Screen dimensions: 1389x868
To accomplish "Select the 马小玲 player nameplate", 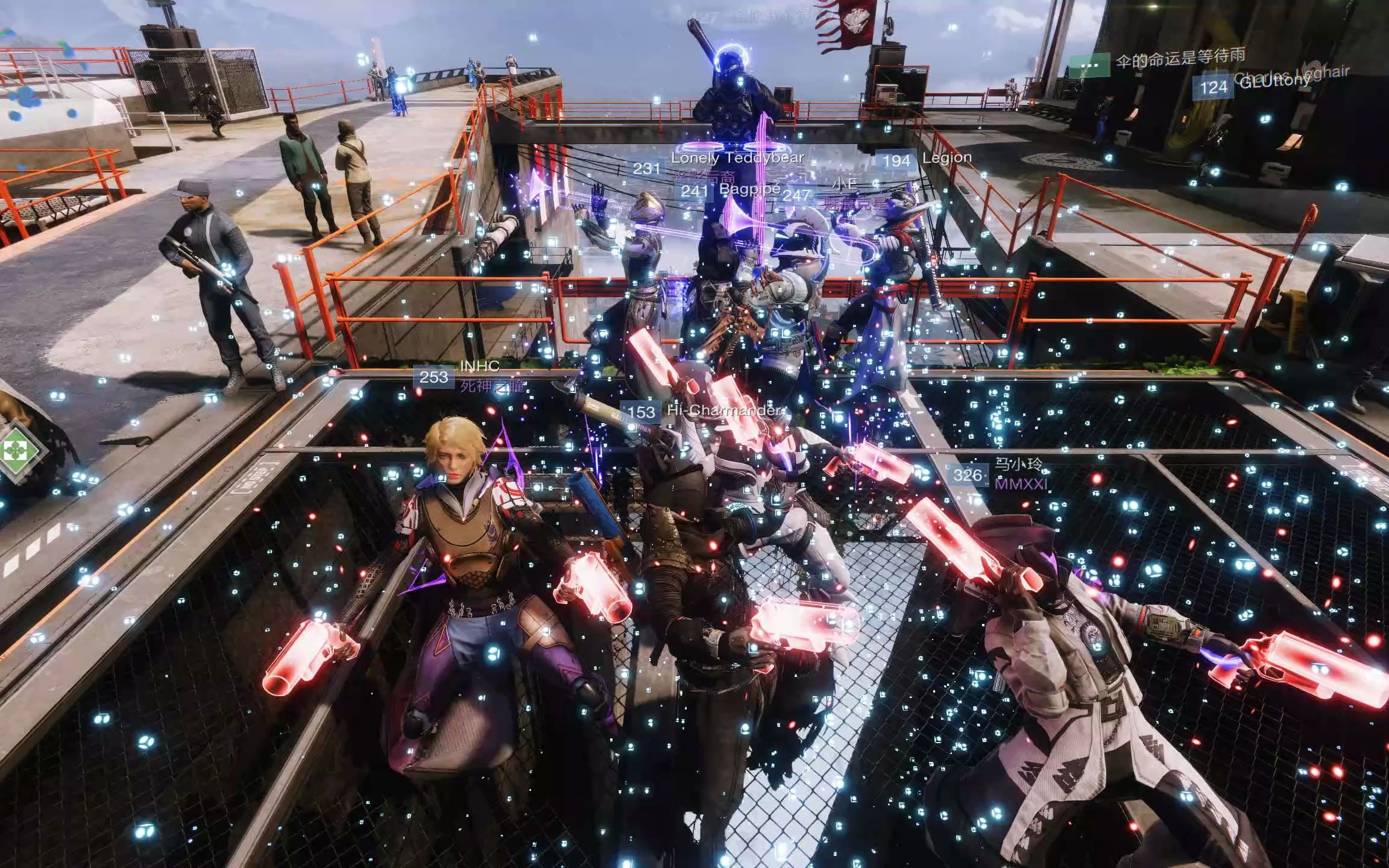I will point(1018,464).
